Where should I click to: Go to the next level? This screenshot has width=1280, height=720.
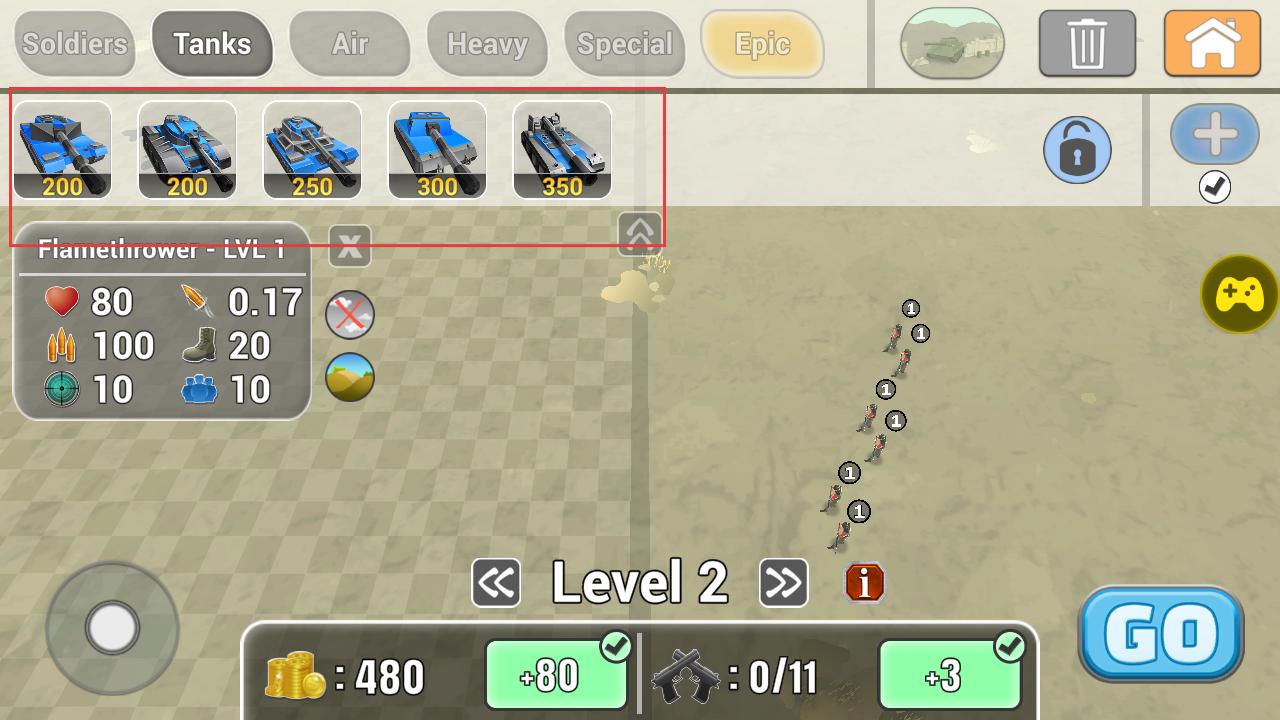784,583
